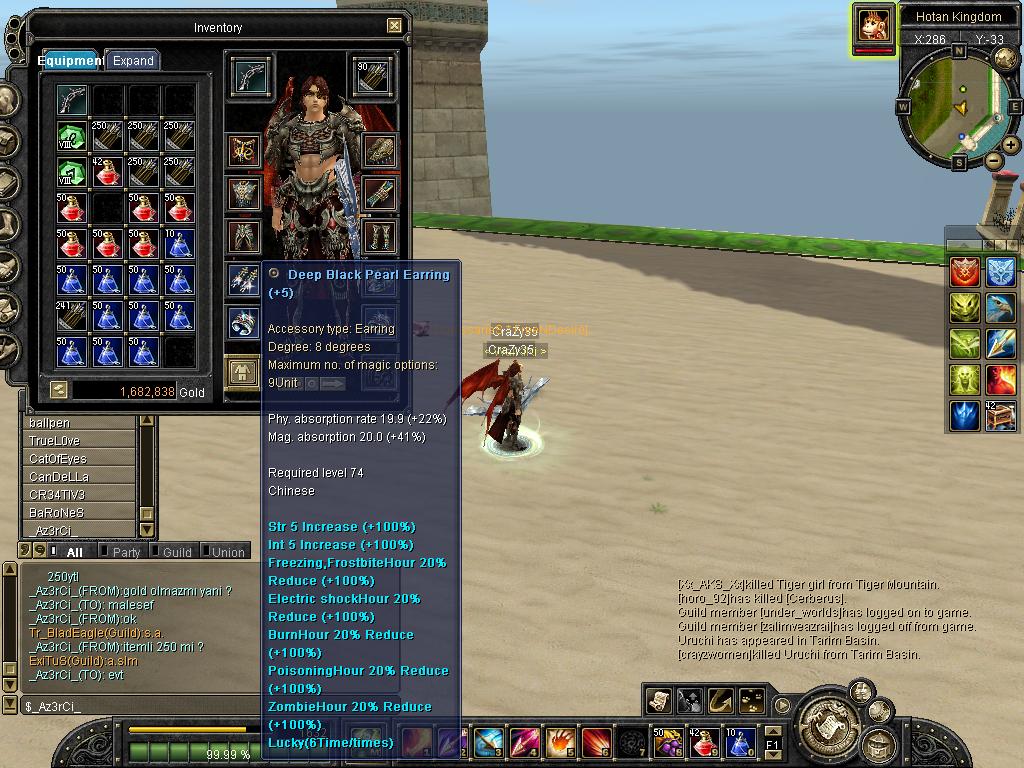Open the world map globe button
The width and height of the screenshot is (1024, 768).
[1004, 57]
